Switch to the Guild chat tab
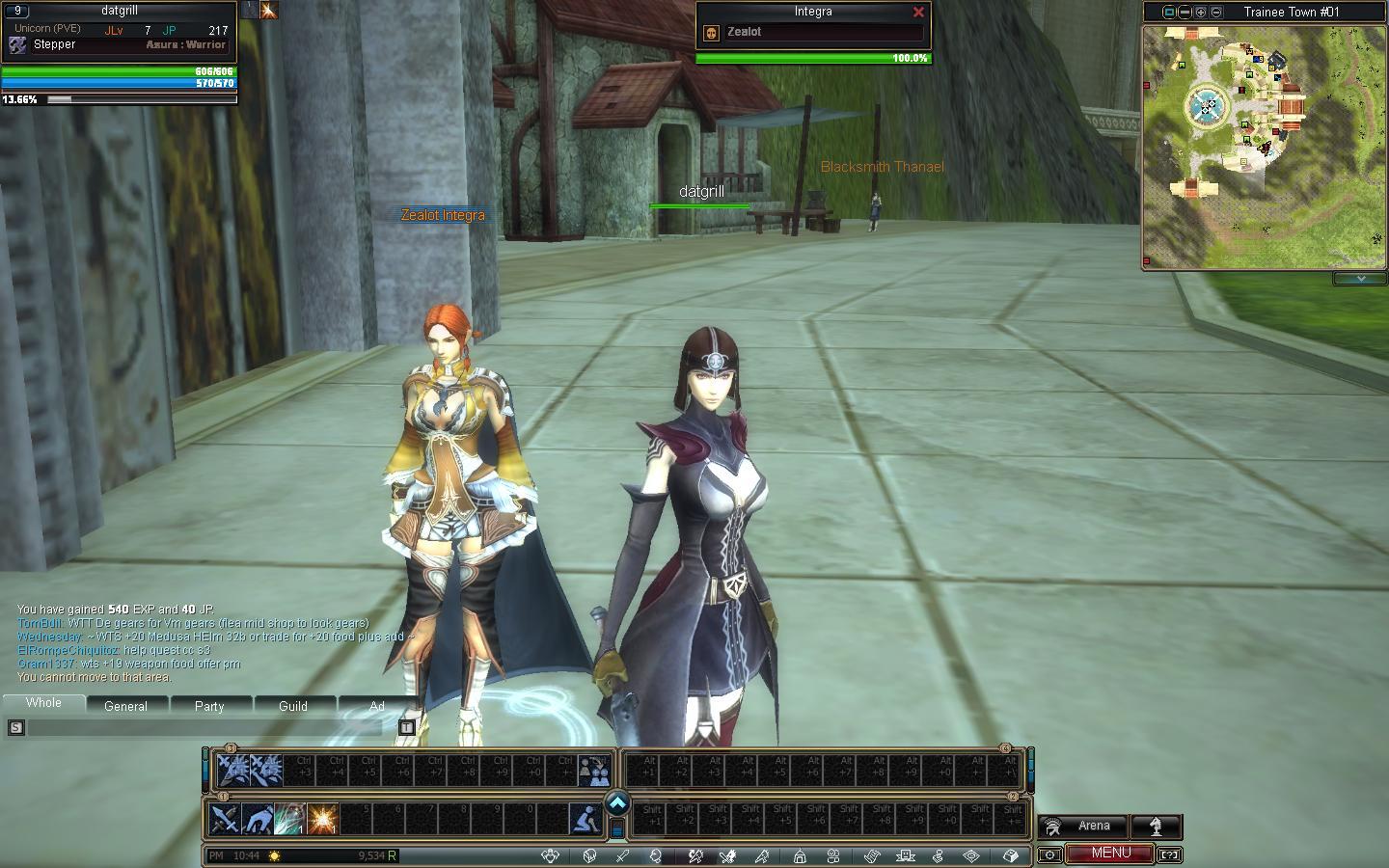1389x868 pixels. pyautogui.click(x=293, y=706)
